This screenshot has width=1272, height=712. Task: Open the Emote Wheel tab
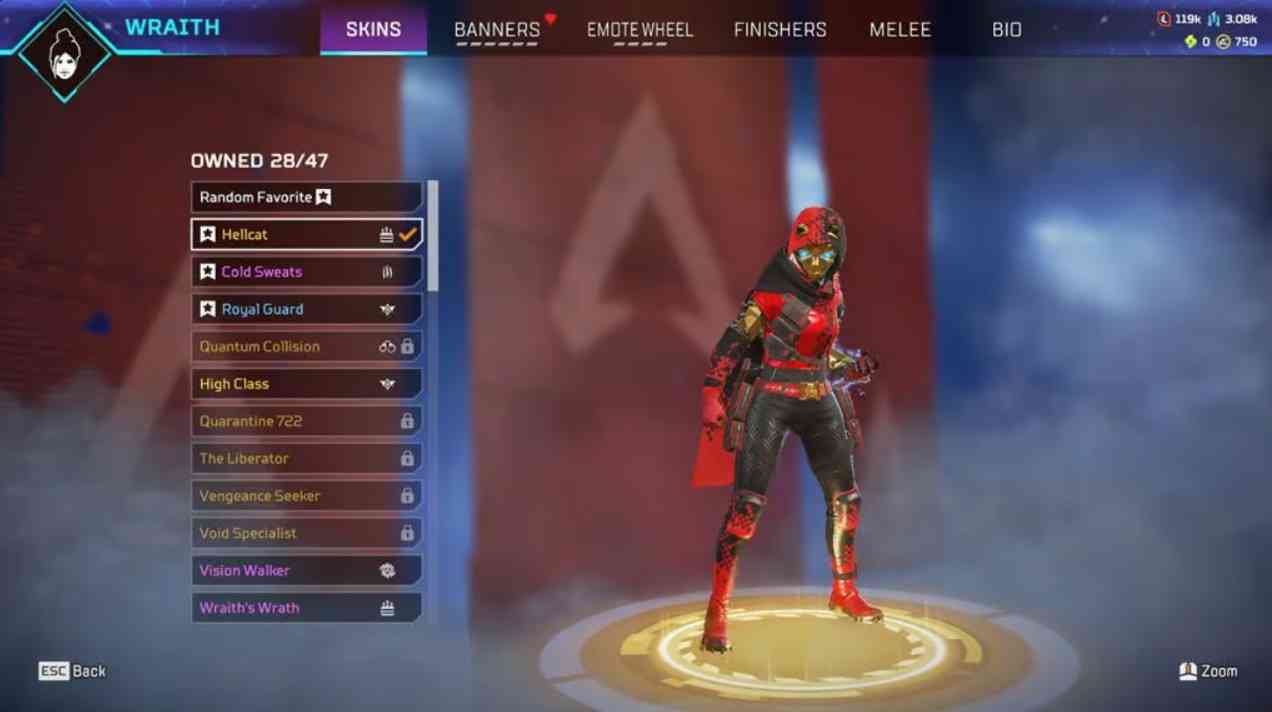[x=640, y=30]
